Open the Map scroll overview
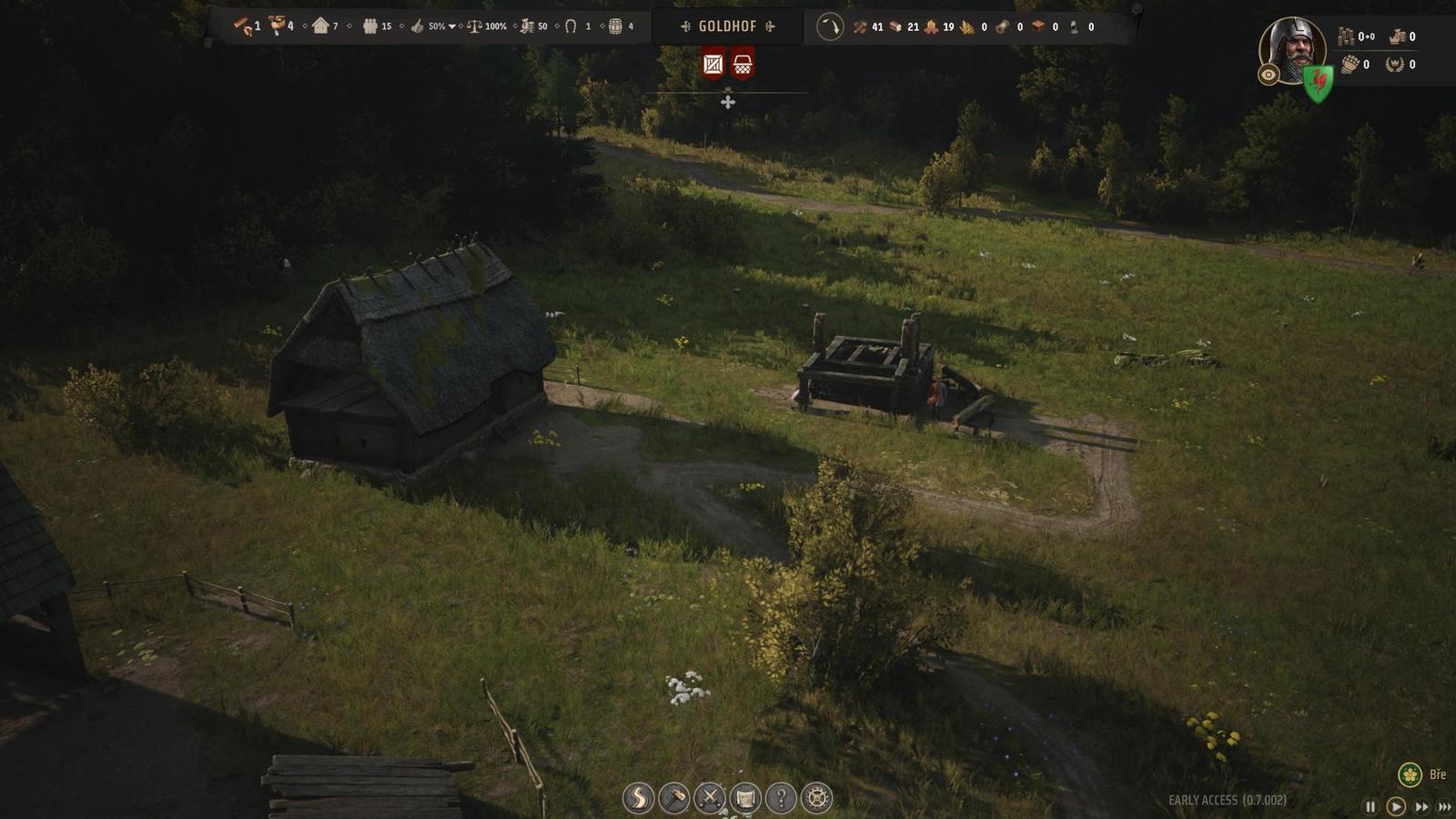This screenshot has width=1456, height=819. [747, 797]
